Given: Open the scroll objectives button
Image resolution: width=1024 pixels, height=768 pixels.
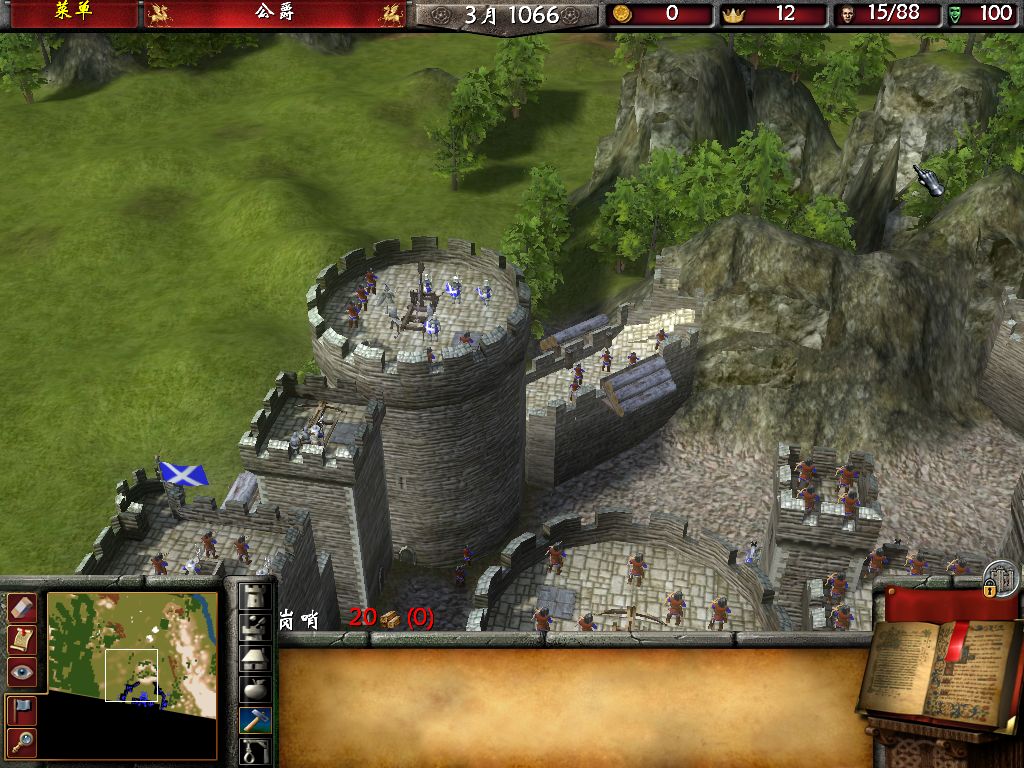Looking at the screenshot, I should point(22,639).
